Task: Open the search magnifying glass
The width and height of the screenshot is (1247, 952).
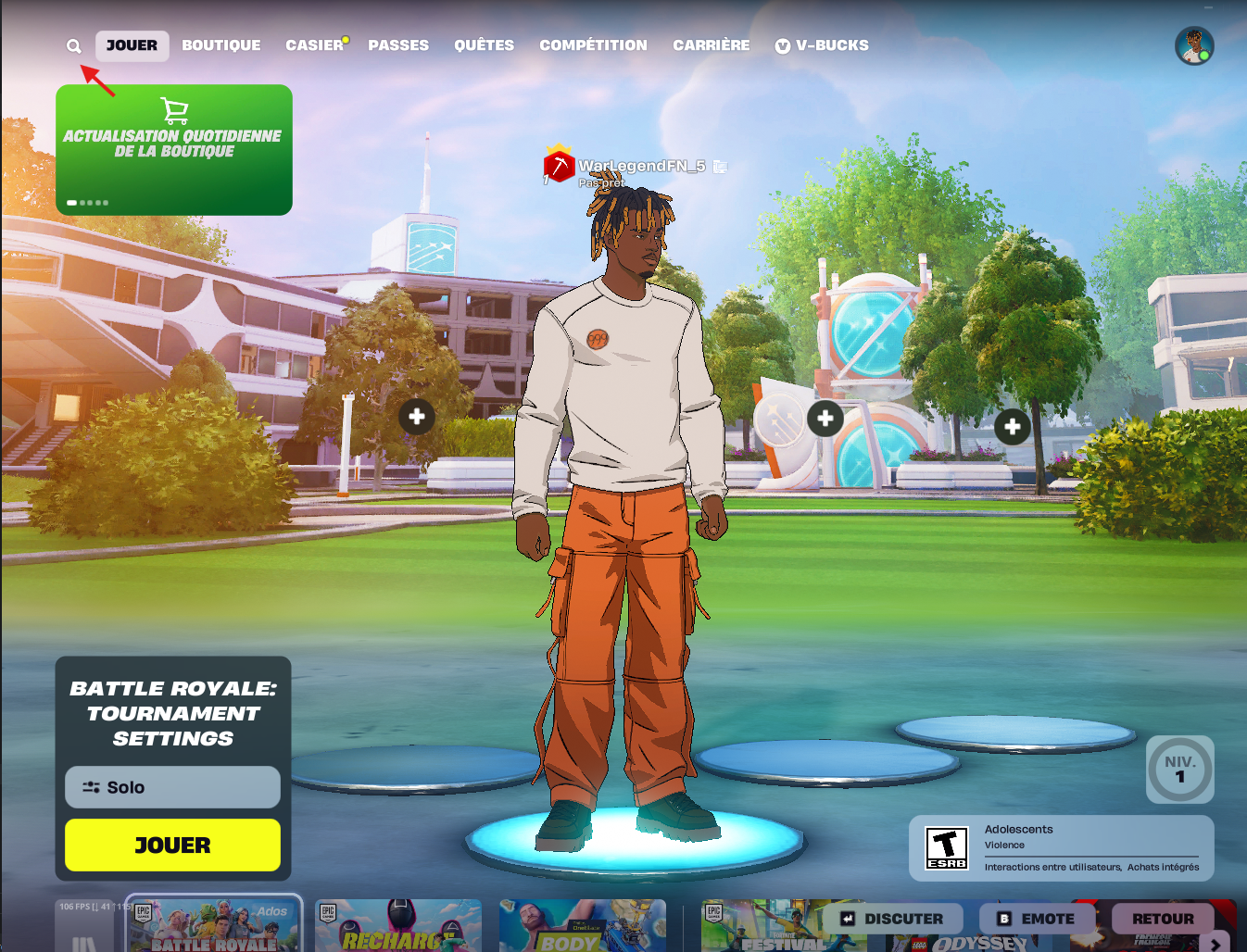Action: 74,45
